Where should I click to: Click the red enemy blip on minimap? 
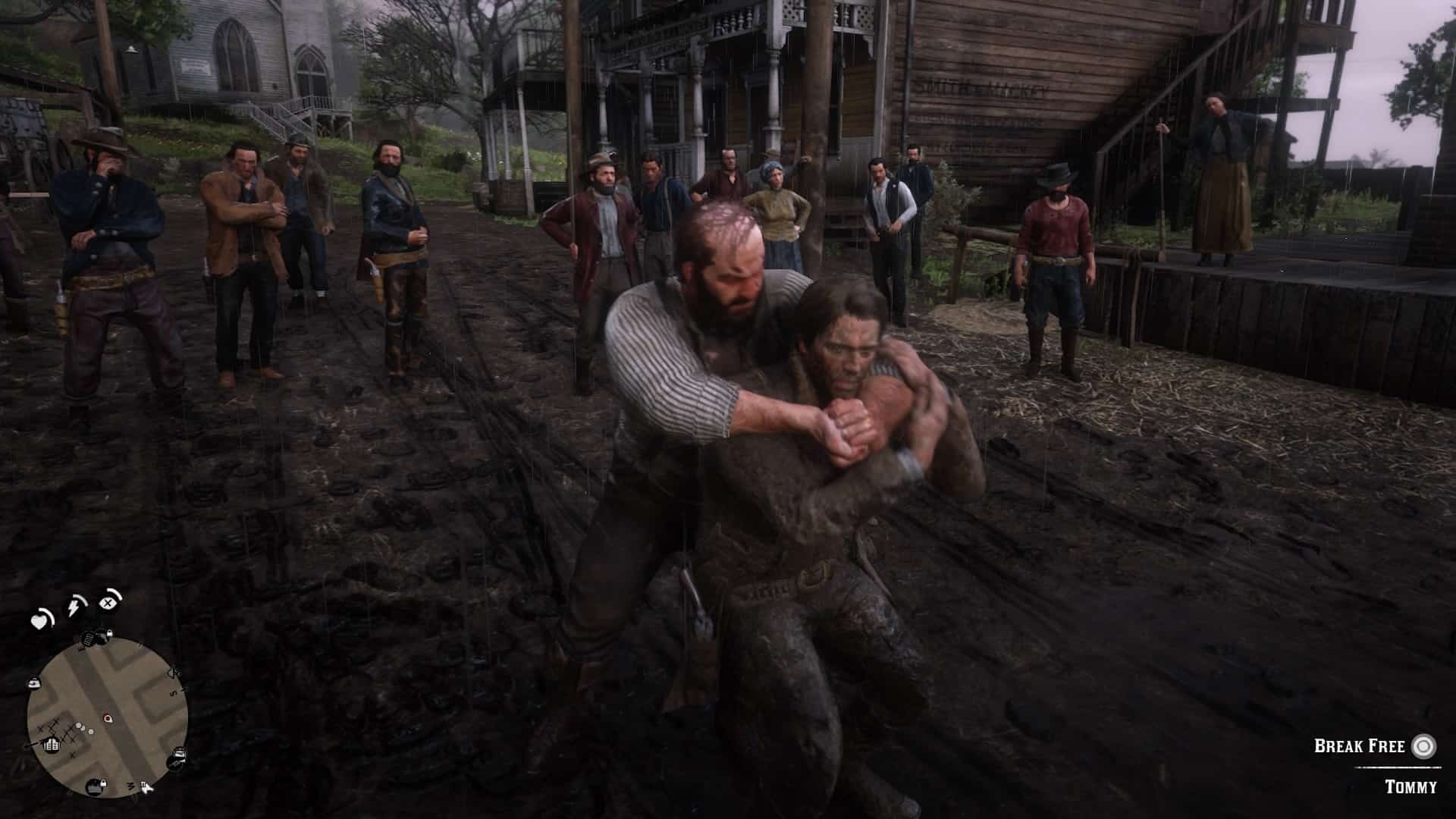(105, 717)
